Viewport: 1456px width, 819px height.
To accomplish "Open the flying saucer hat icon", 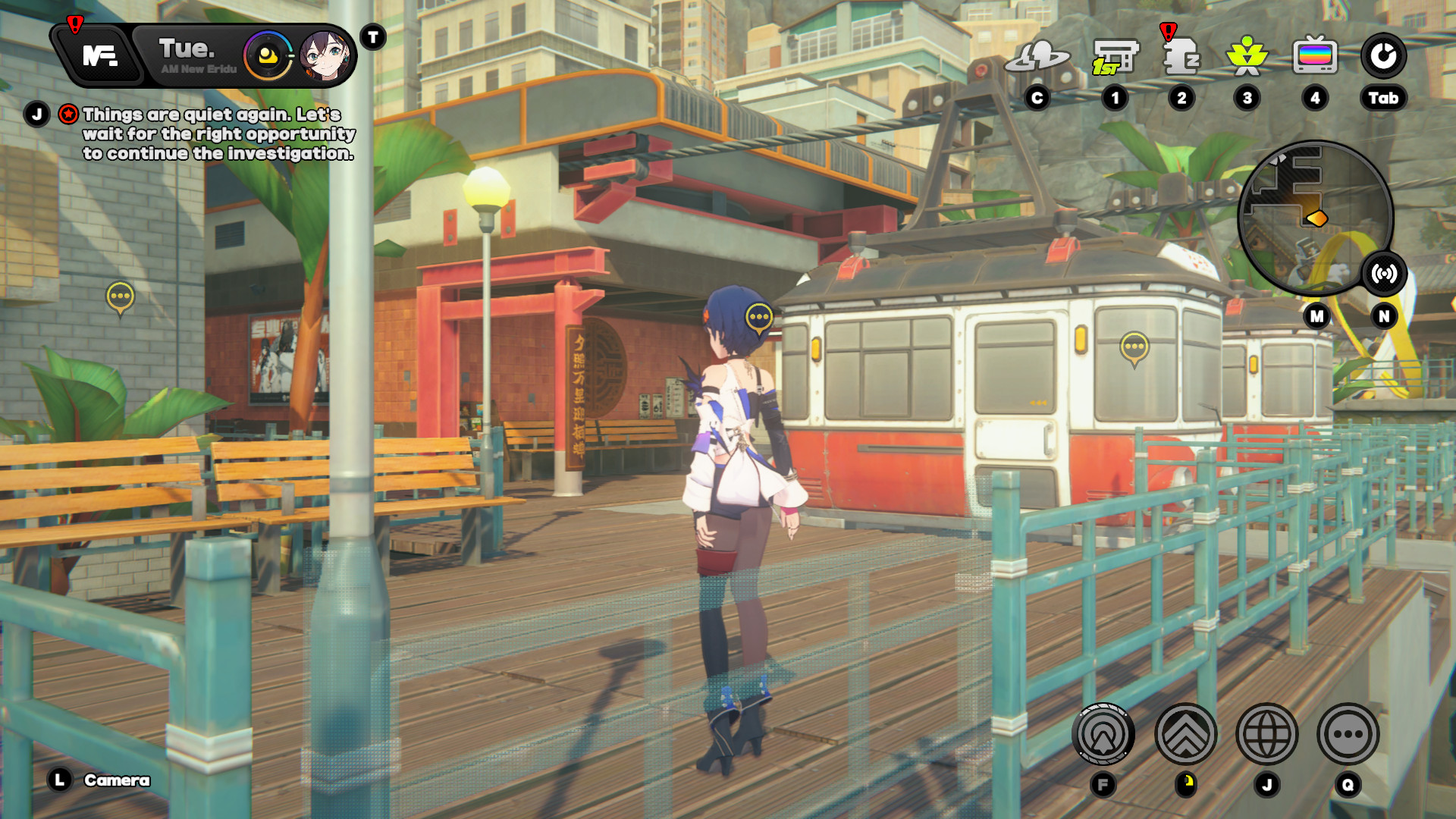I will pyautogui.click(x=1037, y=57).
